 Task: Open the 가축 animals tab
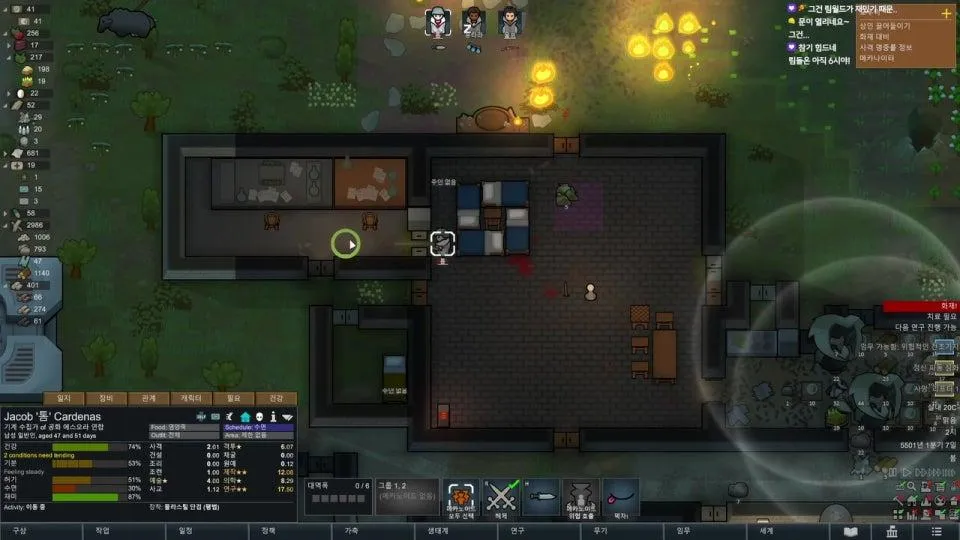pyautogui.click(x=351, y=531)
